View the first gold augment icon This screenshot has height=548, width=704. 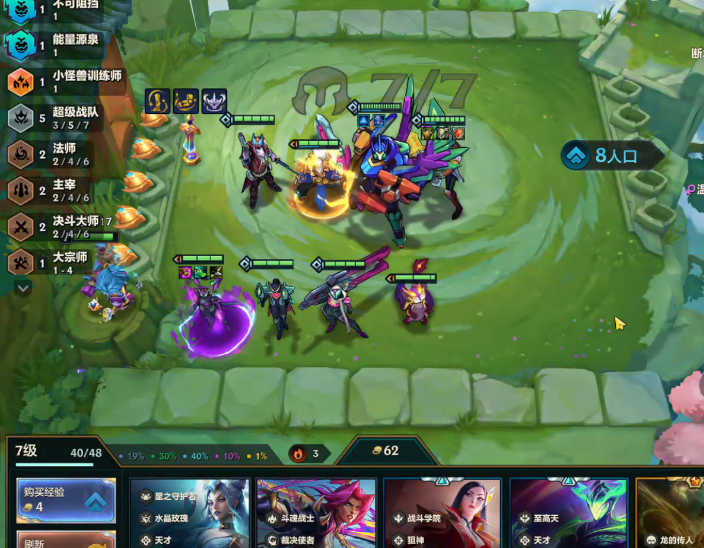coord(157,101)
